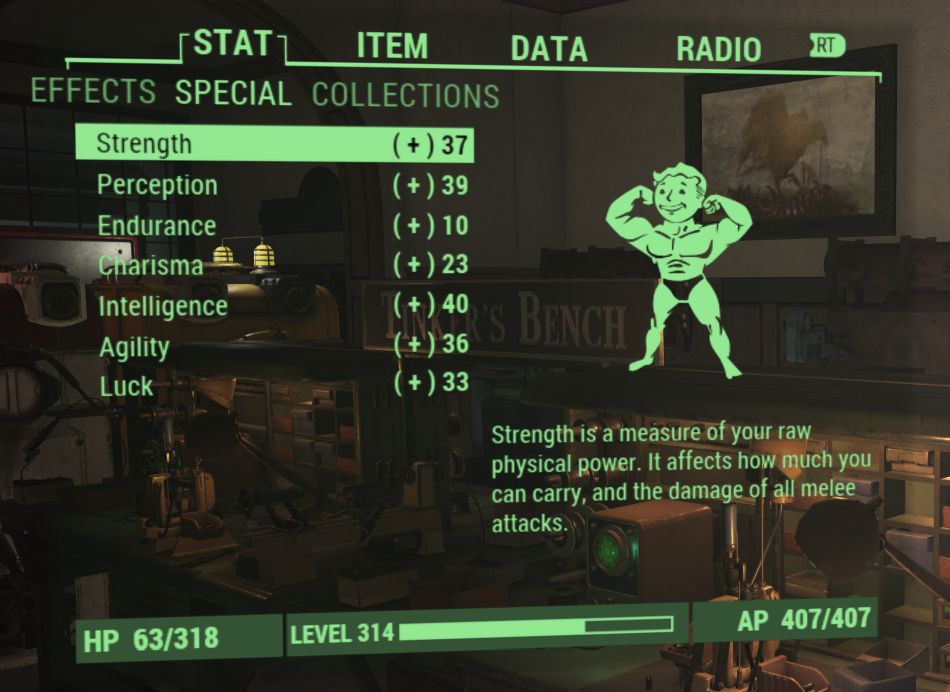Select the Strength stat row
The image size is (950, 692).
coord(274,144)
